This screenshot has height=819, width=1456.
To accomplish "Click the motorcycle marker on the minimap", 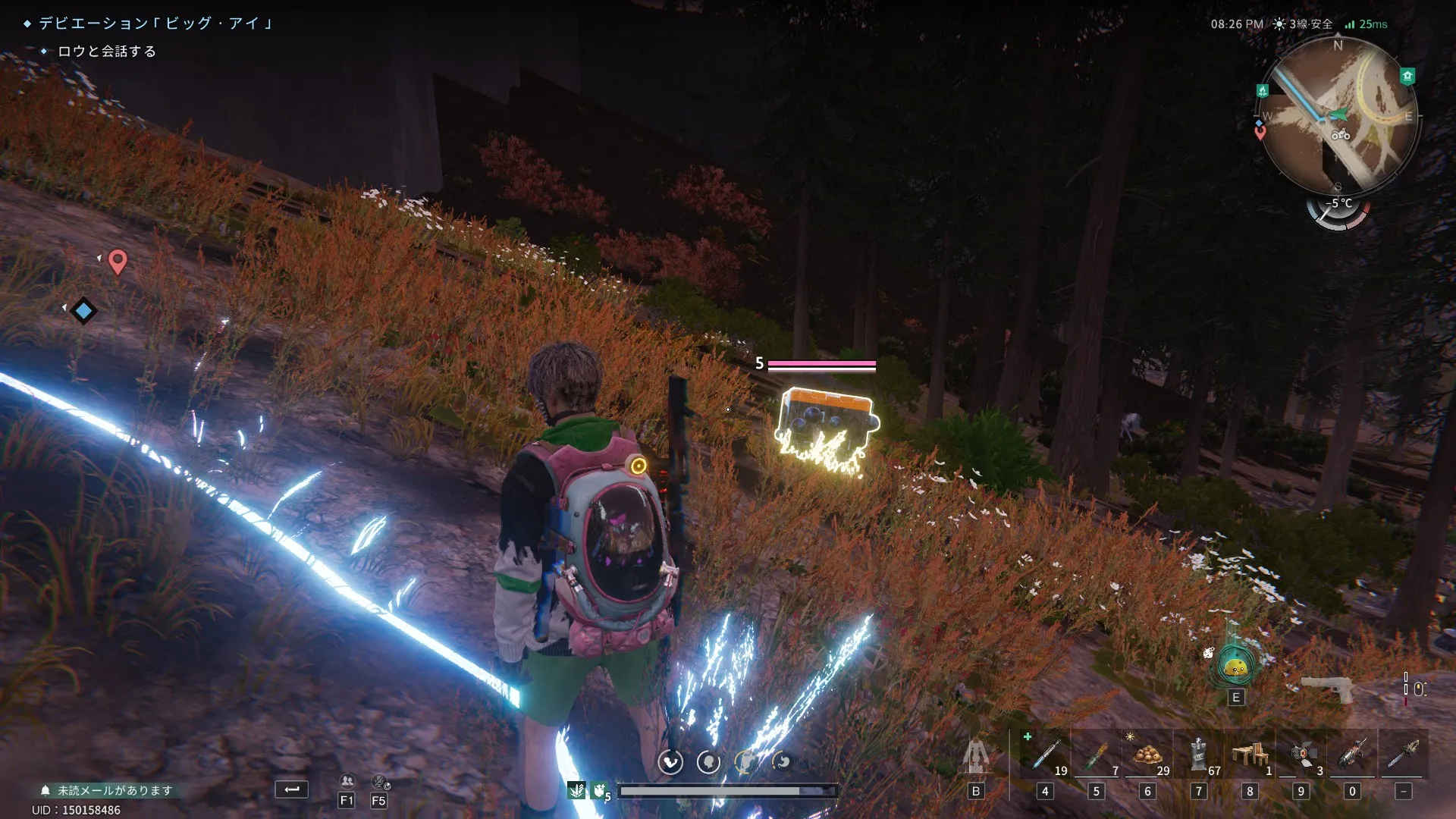I will tap(1341, 135).
